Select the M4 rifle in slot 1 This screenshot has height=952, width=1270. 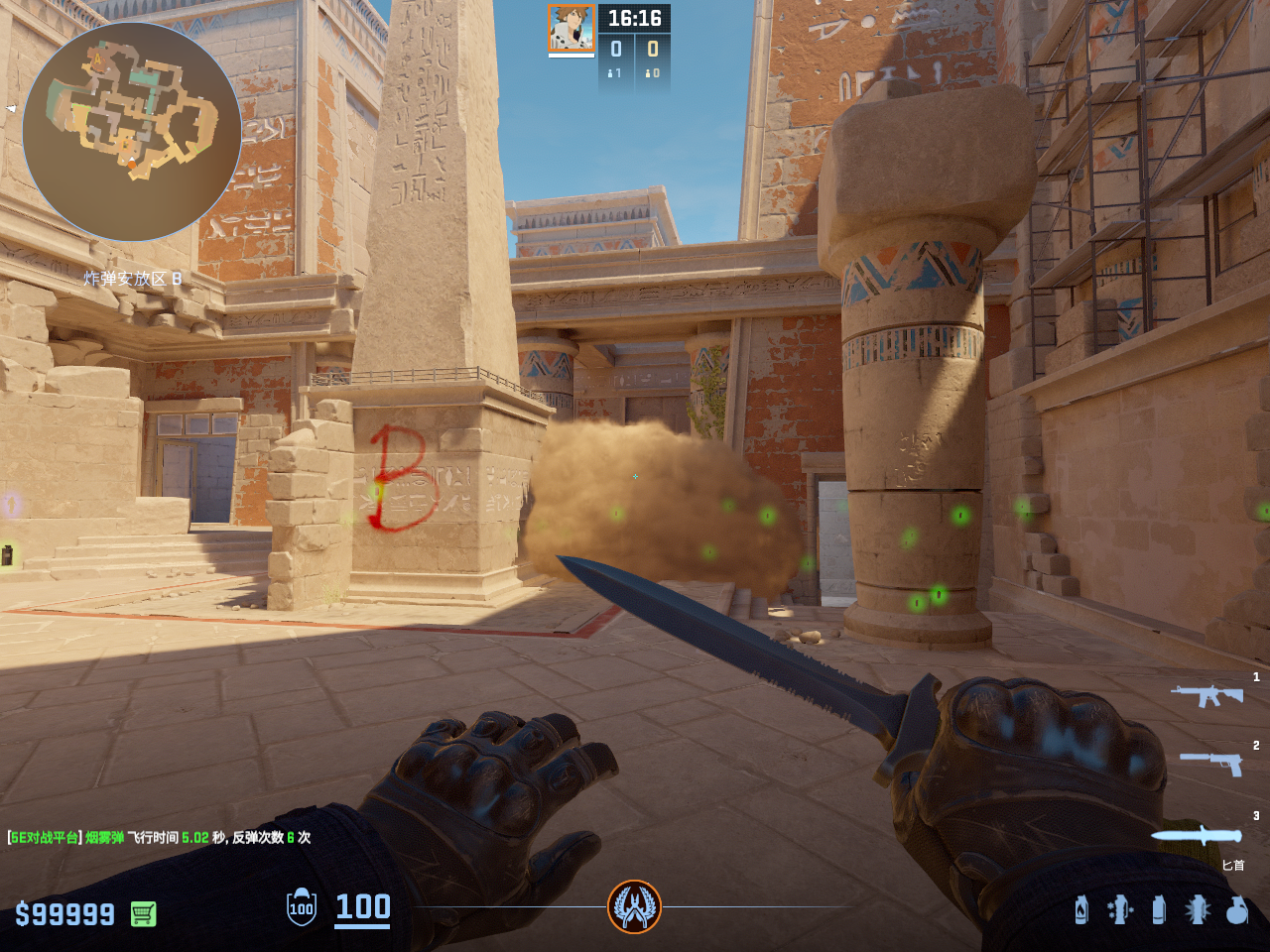click(x=1206, y=694)
